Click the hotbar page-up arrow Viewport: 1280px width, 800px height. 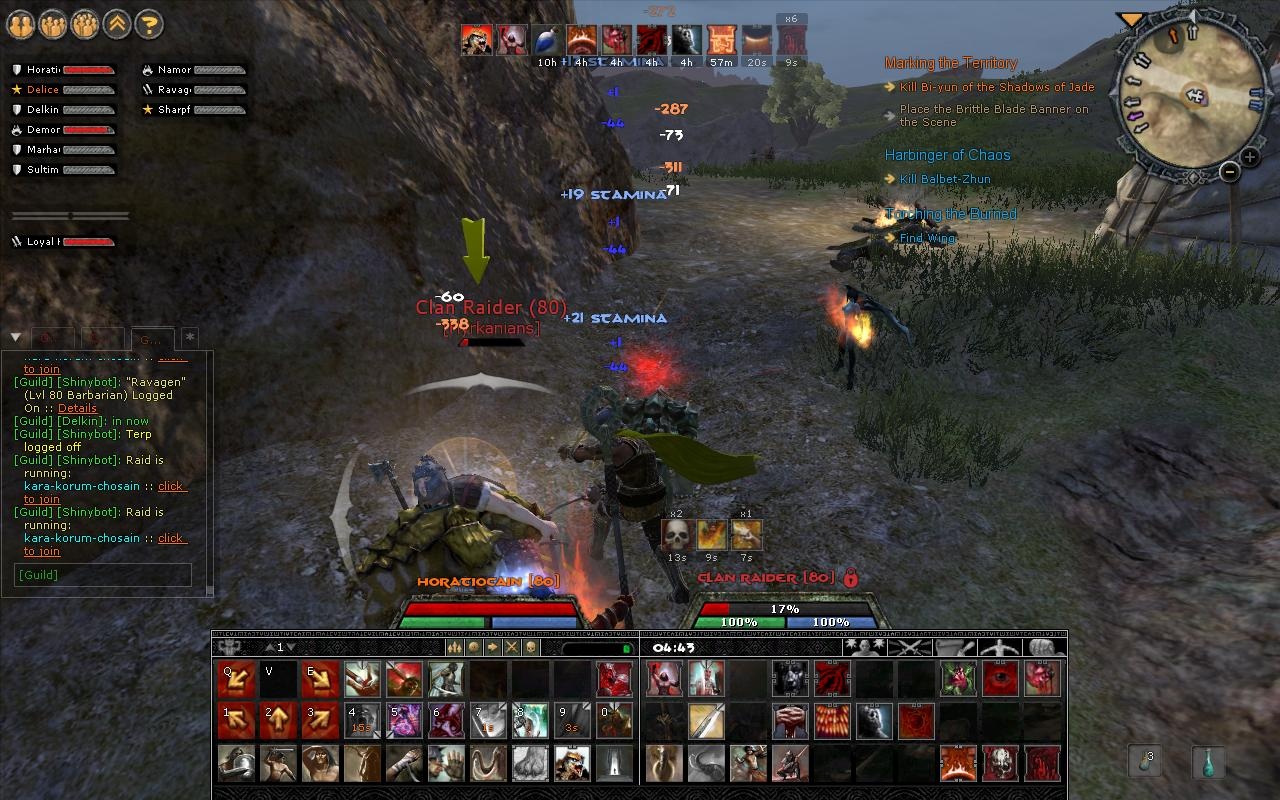click(x=268, y=645)
